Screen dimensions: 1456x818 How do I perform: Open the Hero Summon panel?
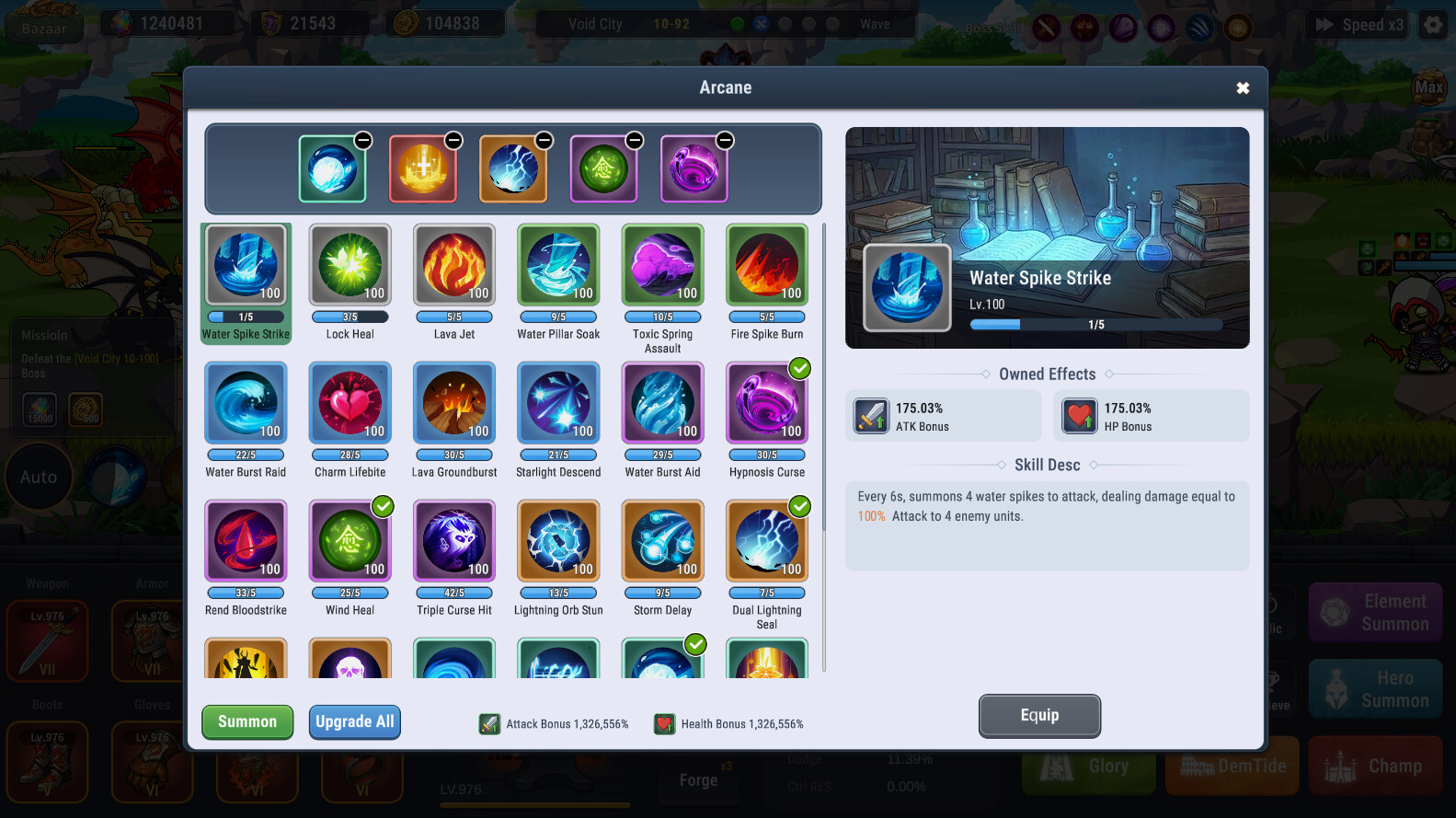click(1375, 688)
